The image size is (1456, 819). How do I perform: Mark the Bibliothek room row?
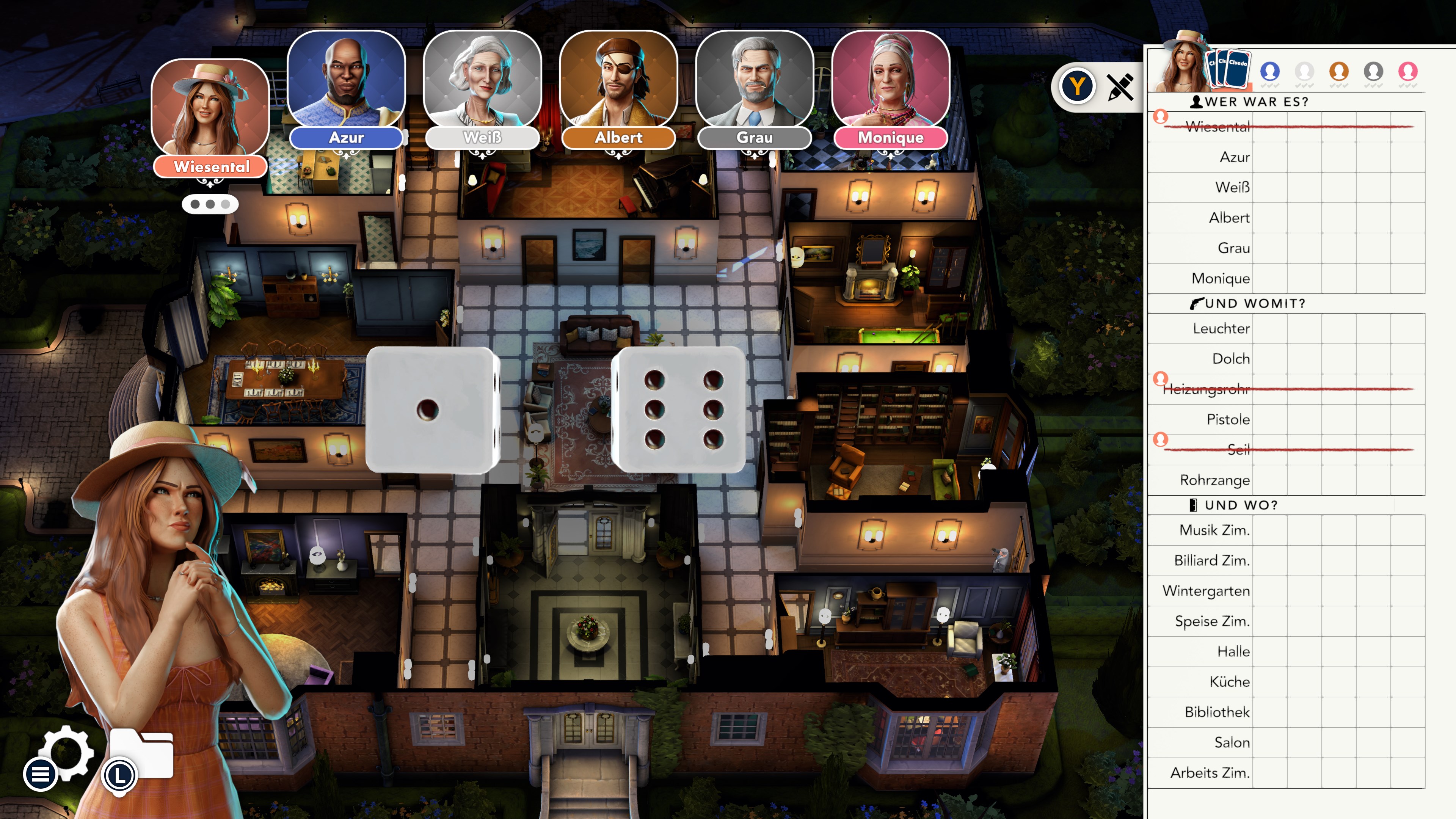click(1216, 712)
